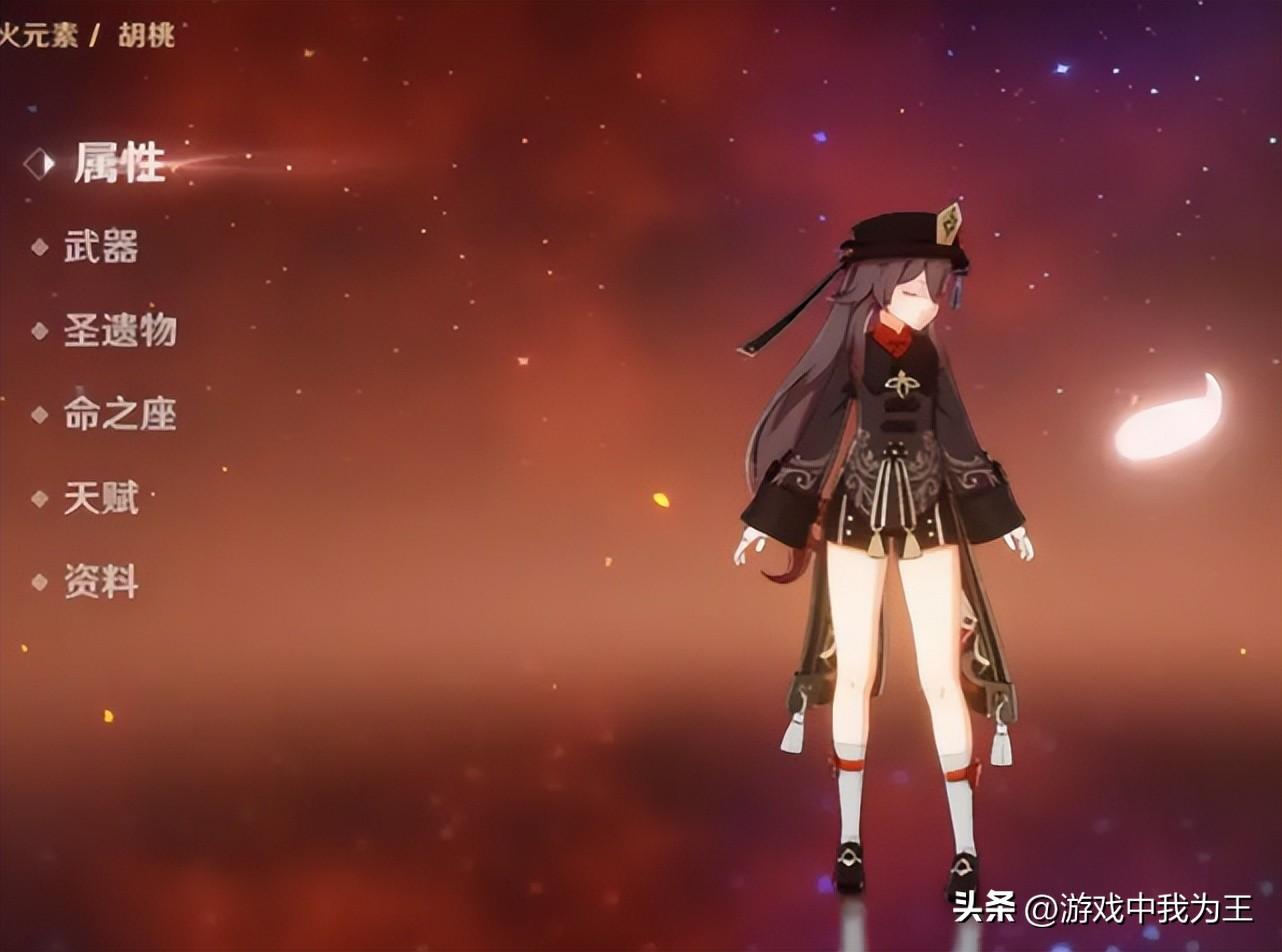This screenshot has height=952, width=1282.
Task: Click the diamond marker next to 资料
Action: pos(38,580)
